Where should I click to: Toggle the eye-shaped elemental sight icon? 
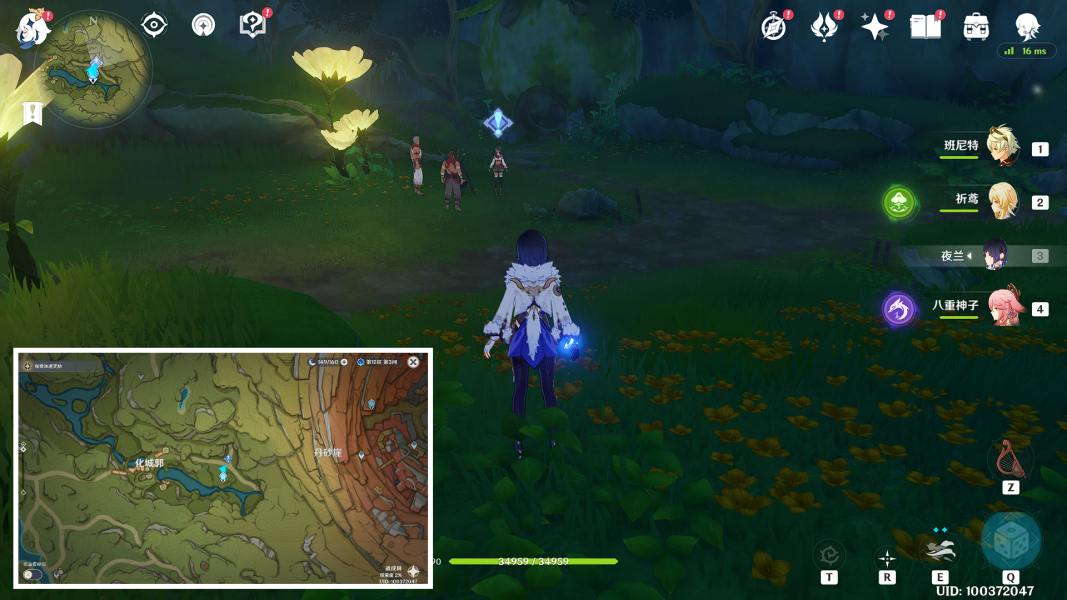pos(154,25)
